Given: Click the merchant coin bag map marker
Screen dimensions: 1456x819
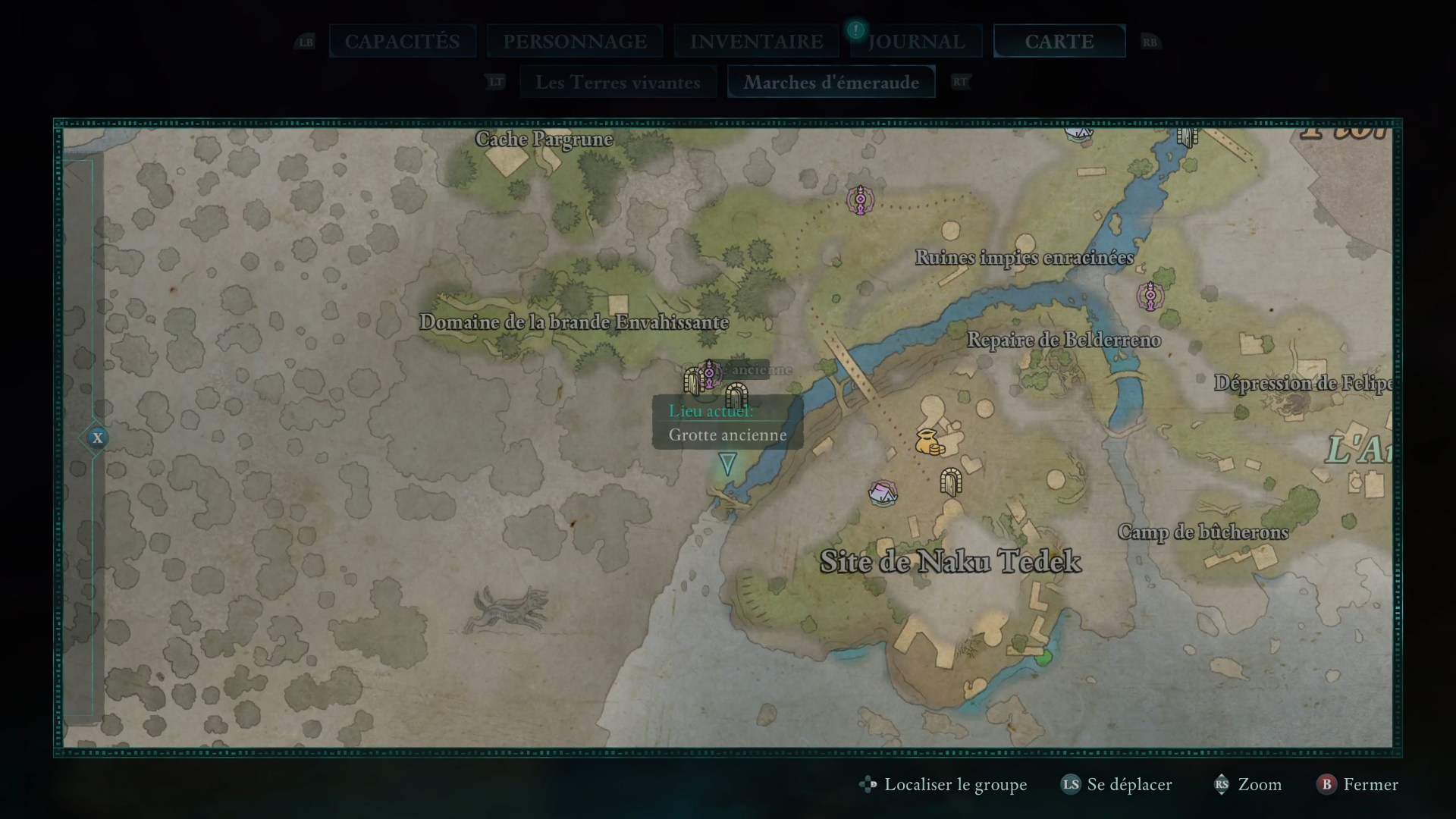Looking at the screenshot, I should (x=930, y=442).
